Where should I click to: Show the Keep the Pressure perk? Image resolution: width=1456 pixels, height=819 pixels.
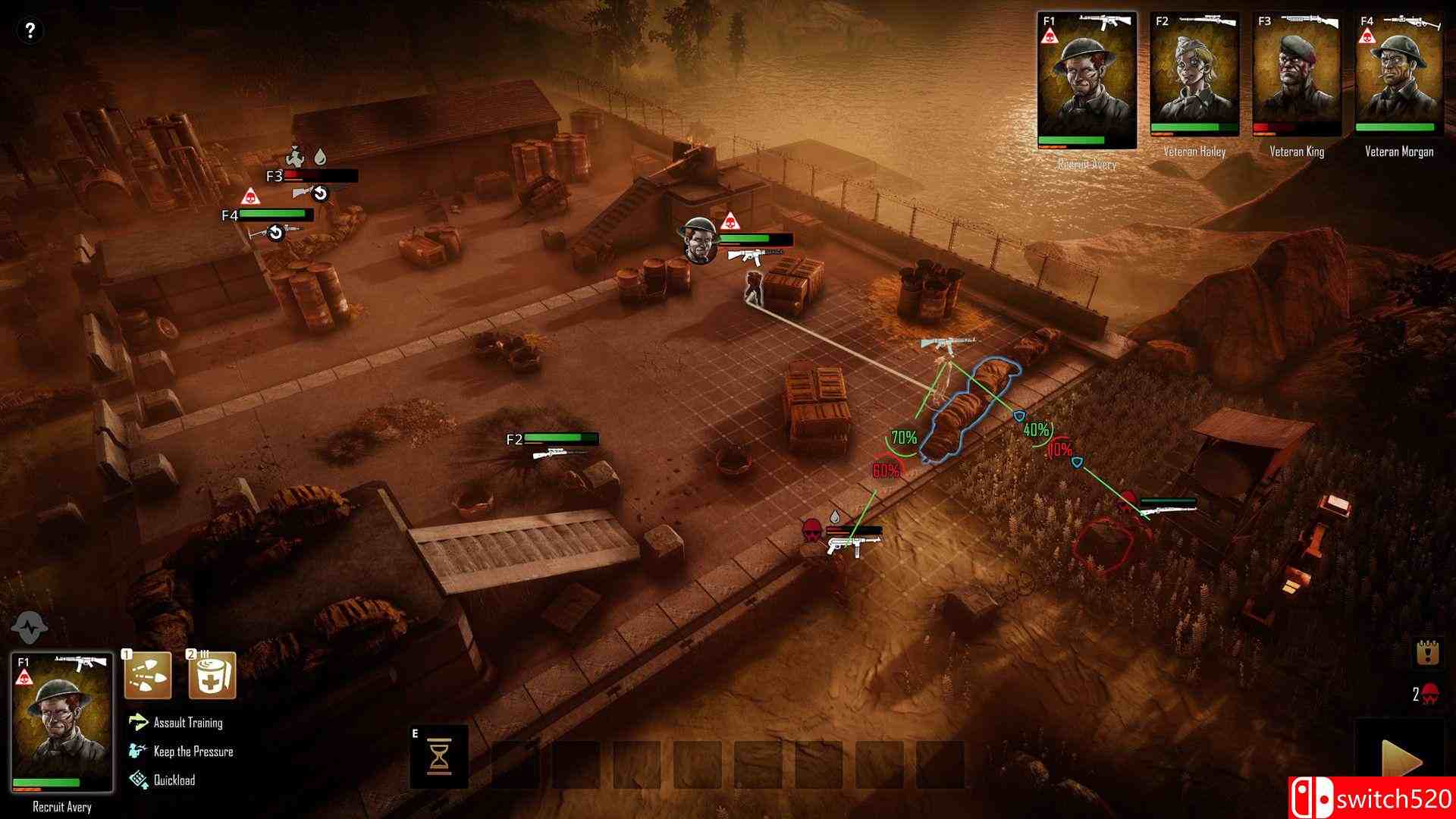pos(193,752)
